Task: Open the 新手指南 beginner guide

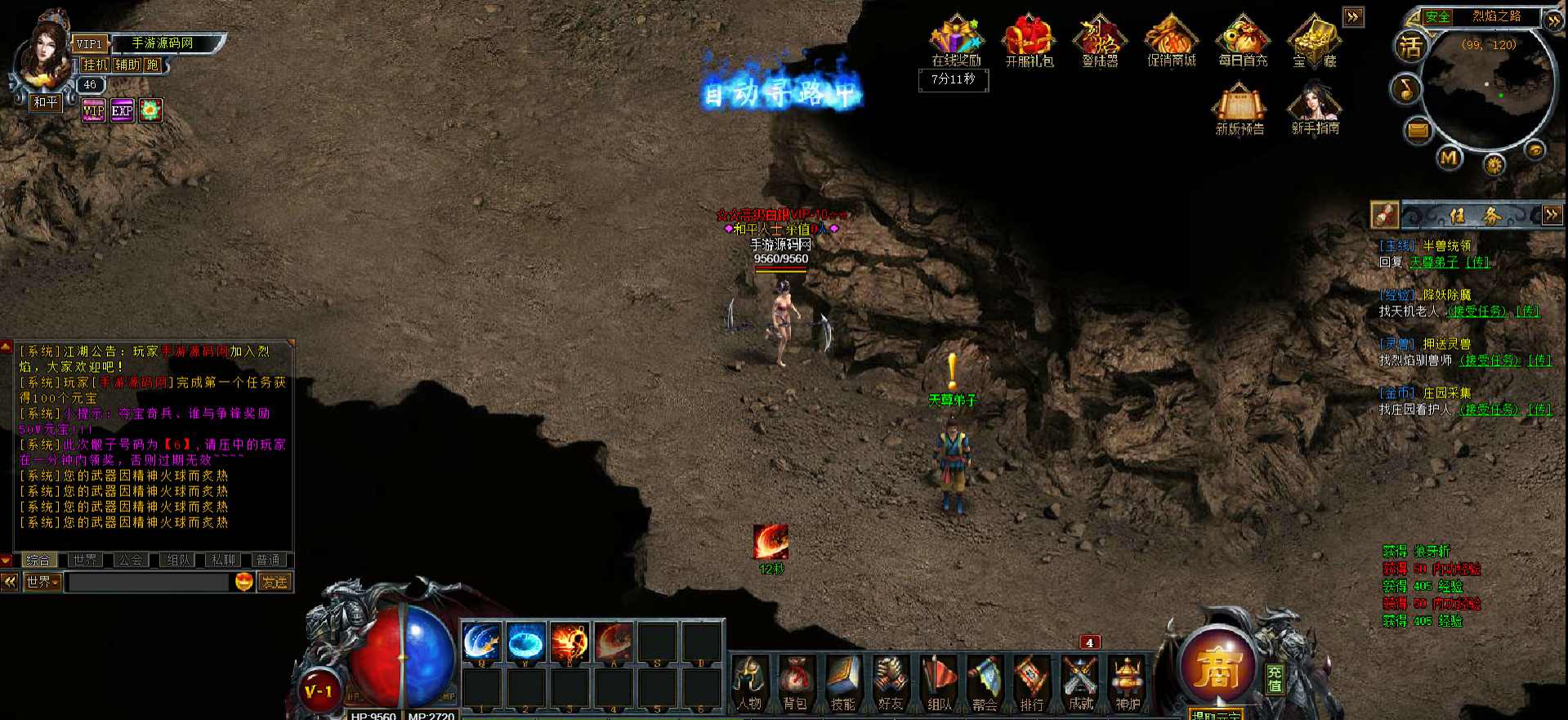Action: (x=1315, y=109)
